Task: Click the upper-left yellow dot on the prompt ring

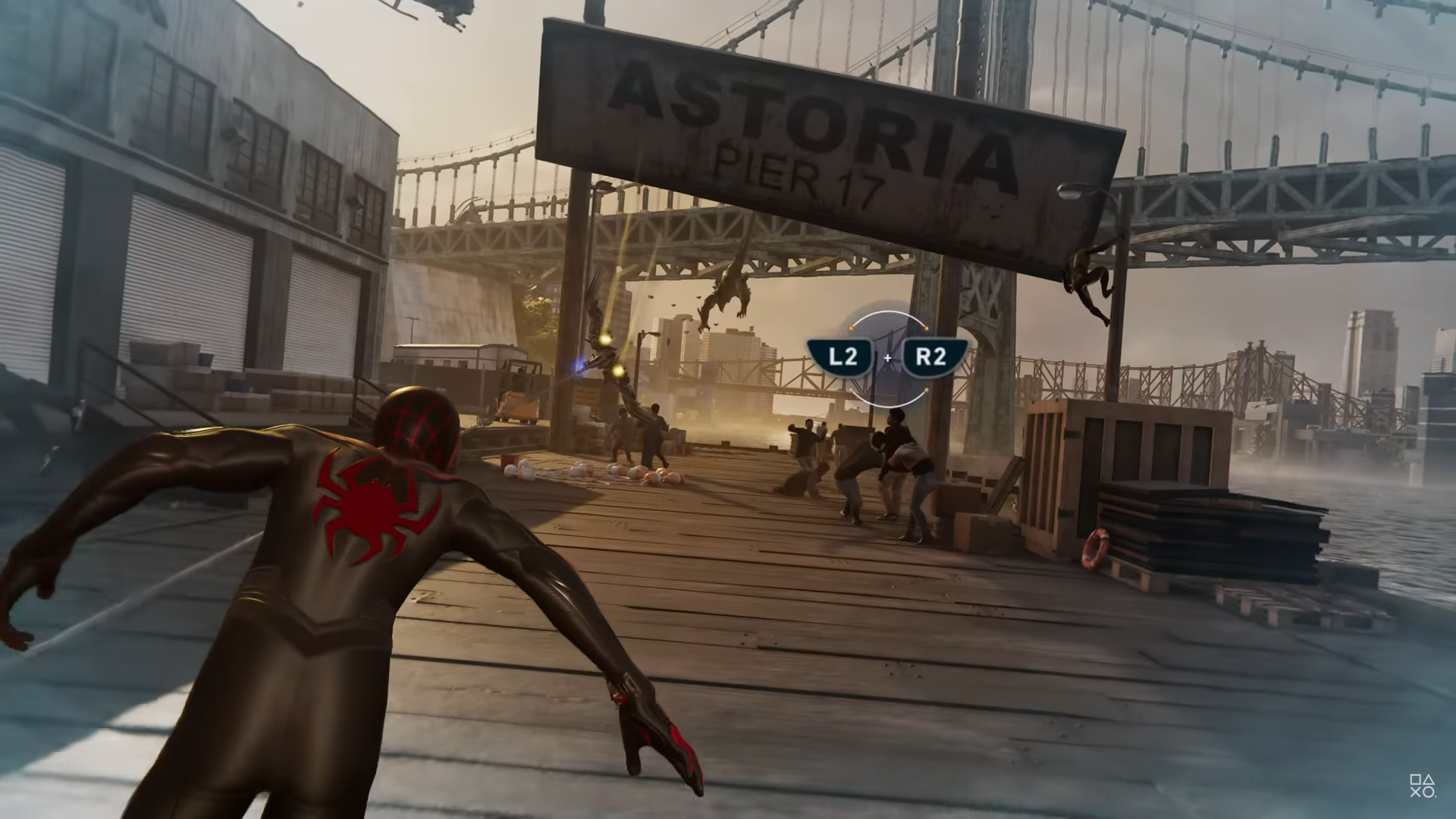Action: pos(851,328)
